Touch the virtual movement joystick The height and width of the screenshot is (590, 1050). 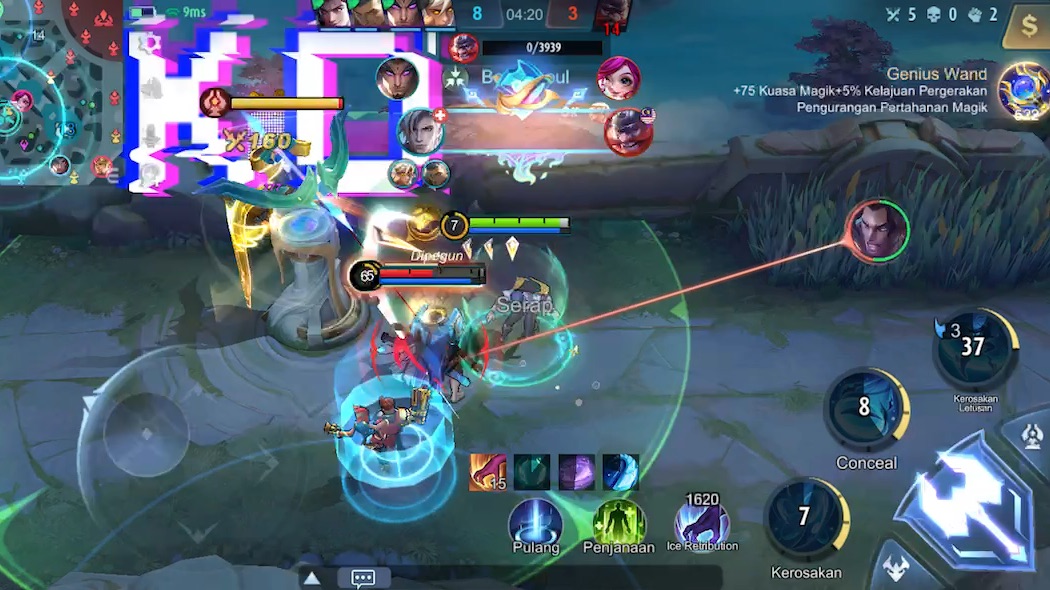pyautogui.click(x=145, y=434)
